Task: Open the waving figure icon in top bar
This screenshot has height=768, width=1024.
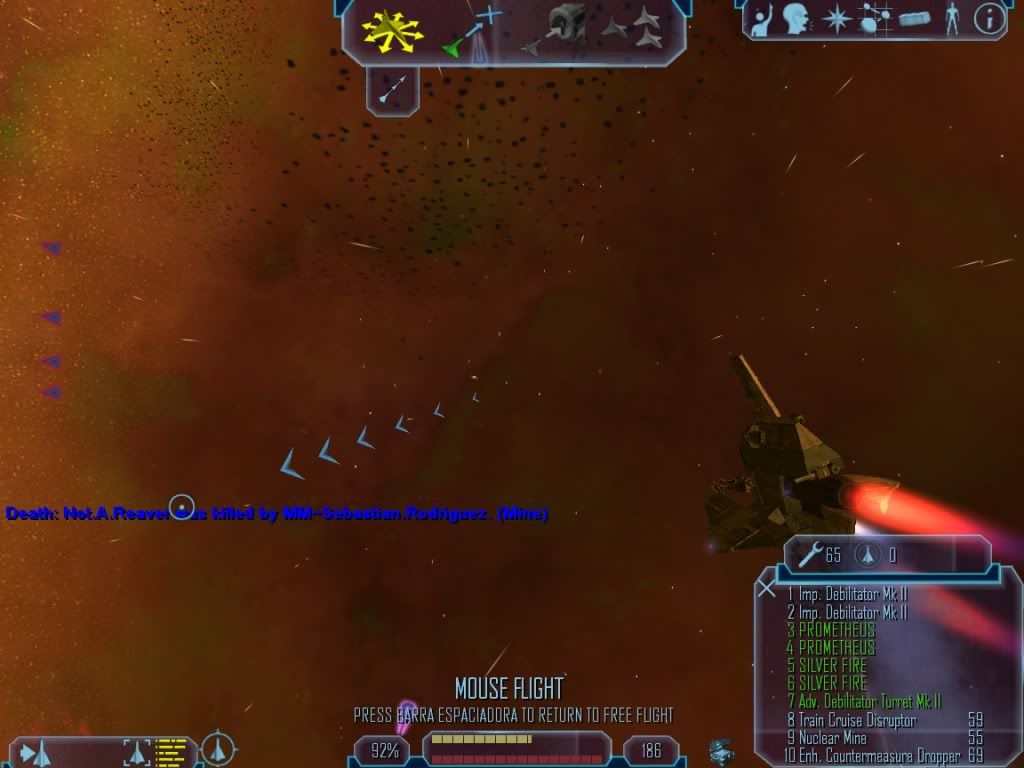Action: [762, 18]
